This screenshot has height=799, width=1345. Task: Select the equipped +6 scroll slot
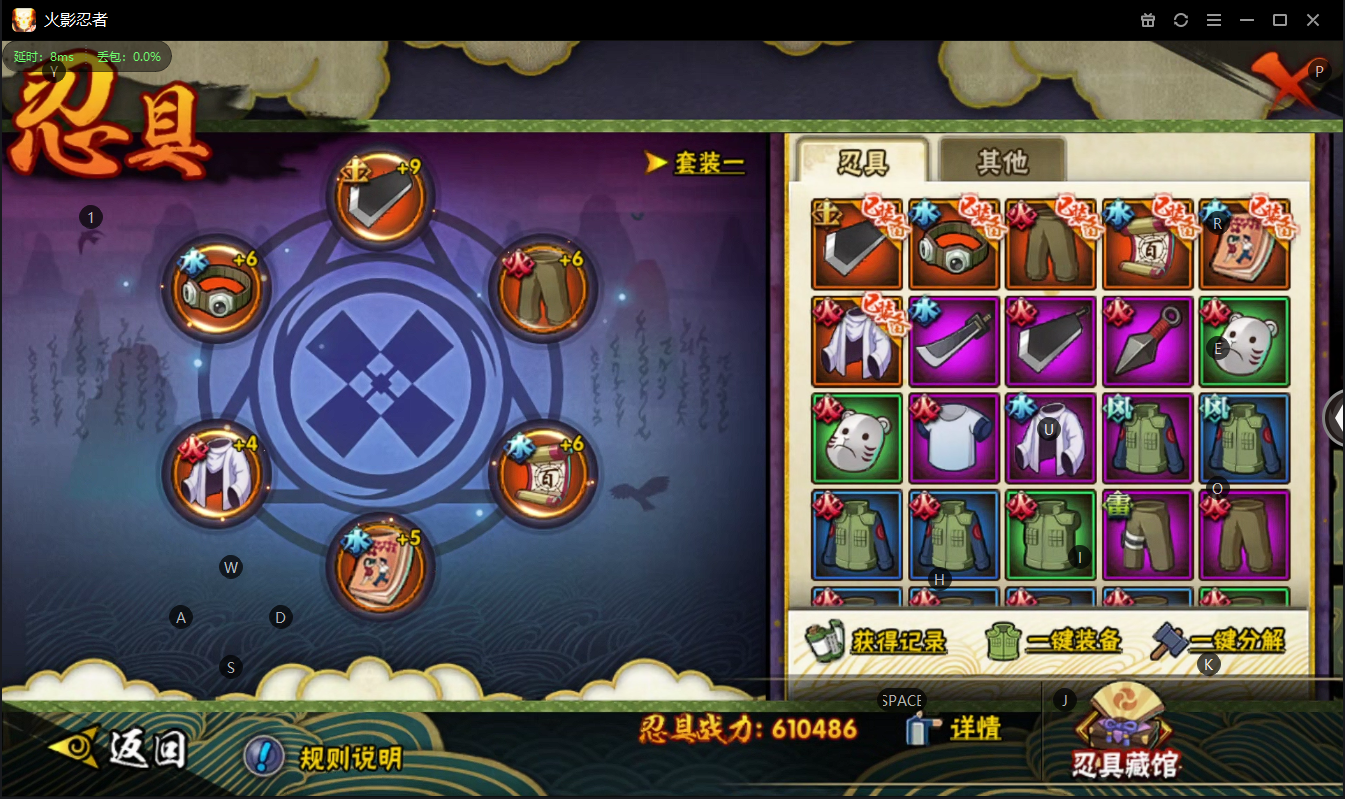click(545, 473)
